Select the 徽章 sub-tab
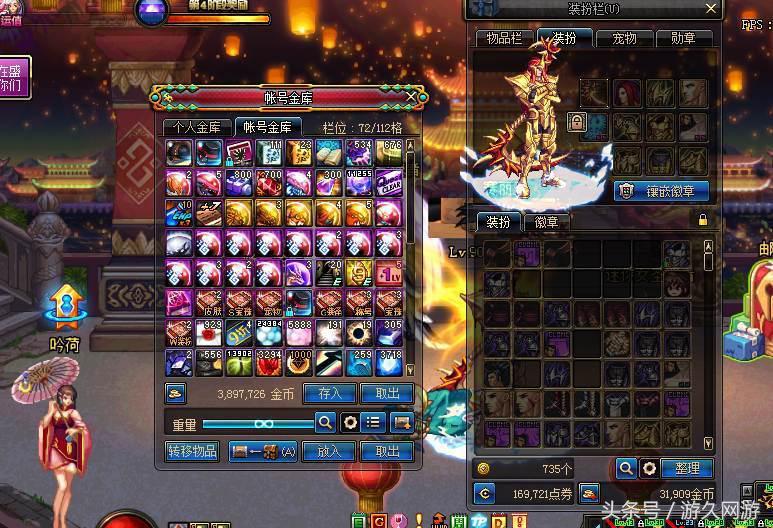 click(x=546, y=221)
